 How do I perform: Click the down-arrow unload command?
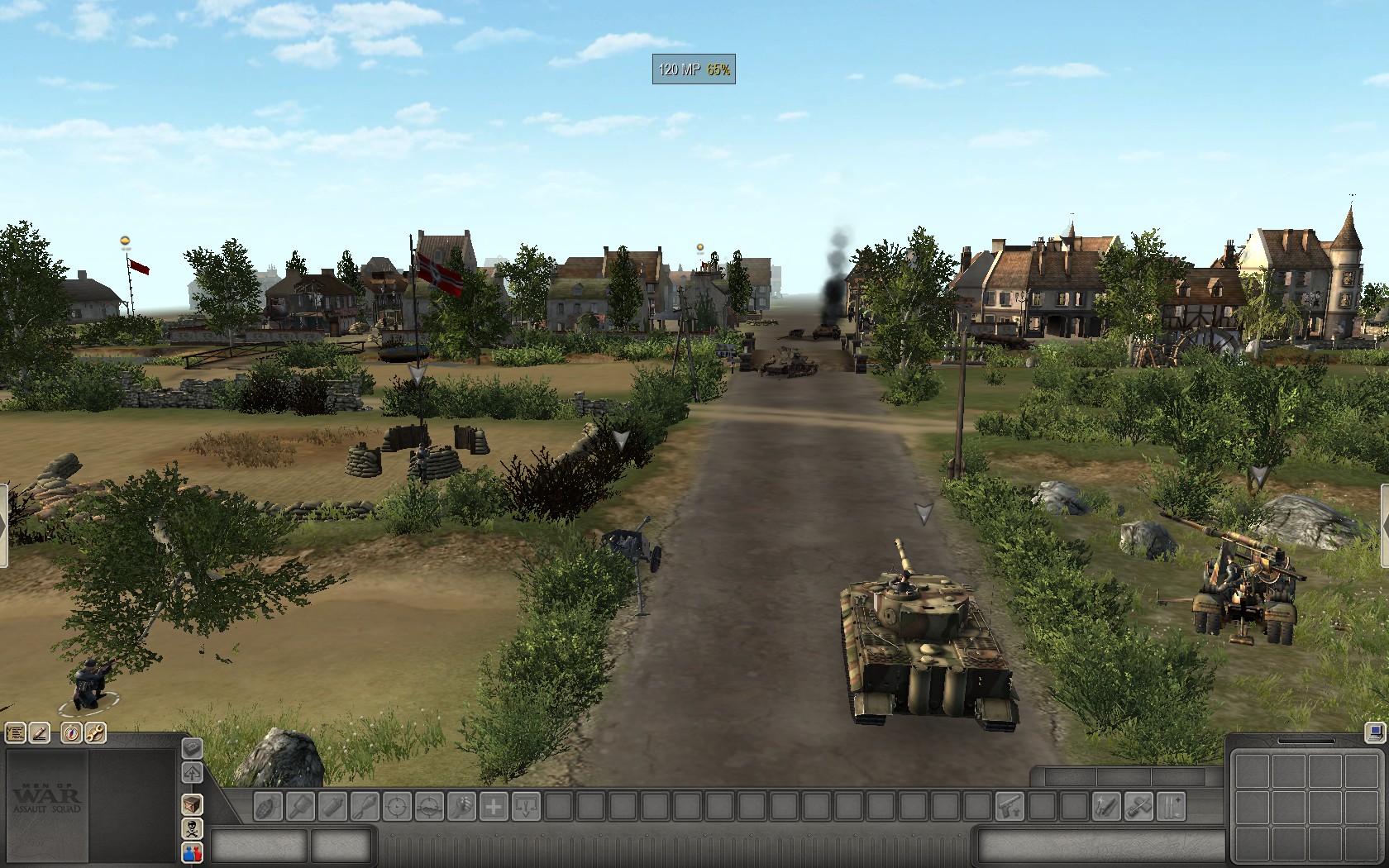point(526,806)
